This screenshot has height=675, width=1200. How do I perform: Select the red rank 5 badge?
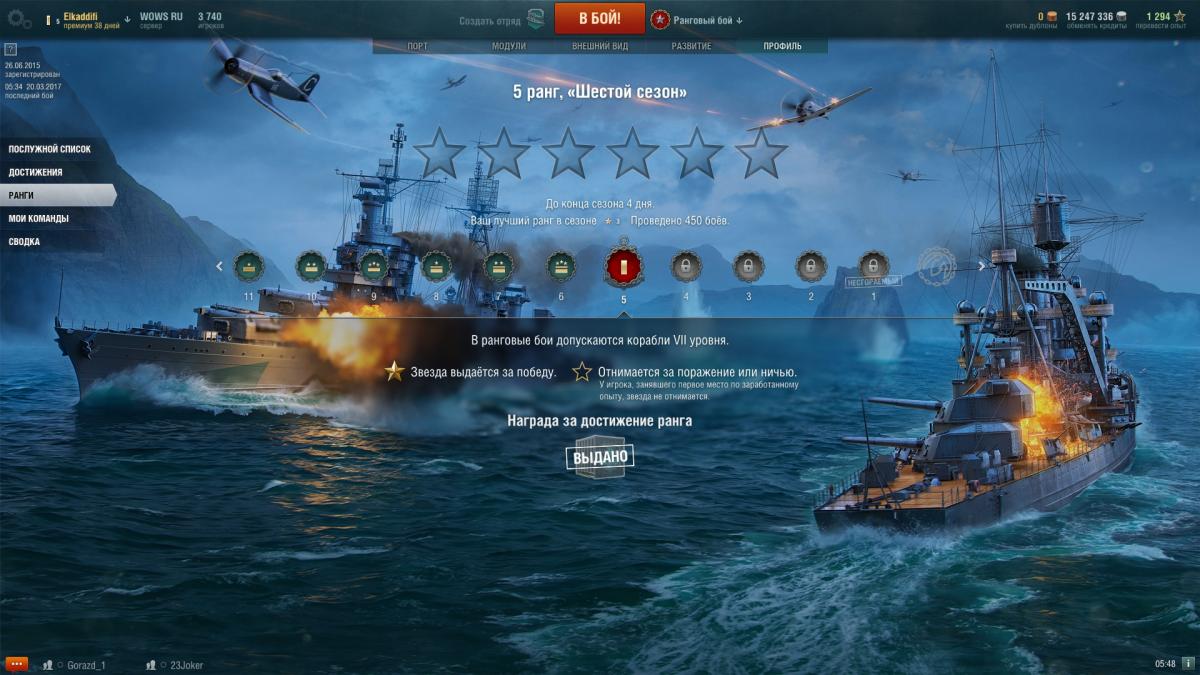tap(624, 267)
